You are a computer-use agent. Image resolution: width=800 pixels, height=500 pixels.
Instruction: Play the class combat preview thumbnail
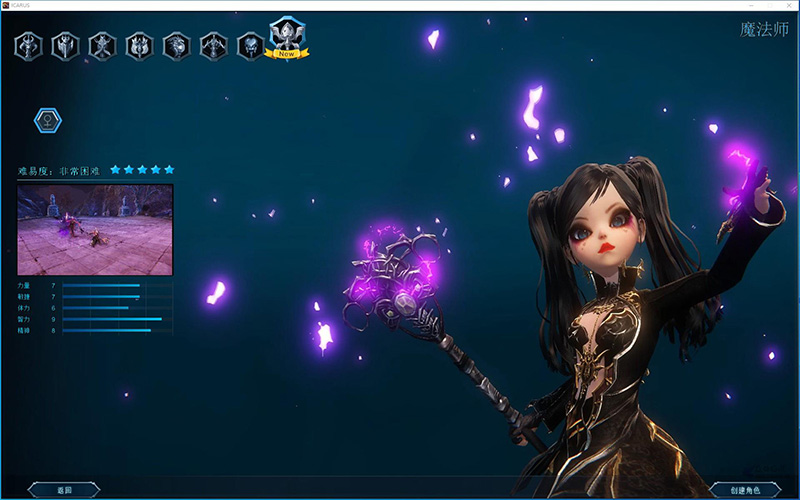click(95, 230)
